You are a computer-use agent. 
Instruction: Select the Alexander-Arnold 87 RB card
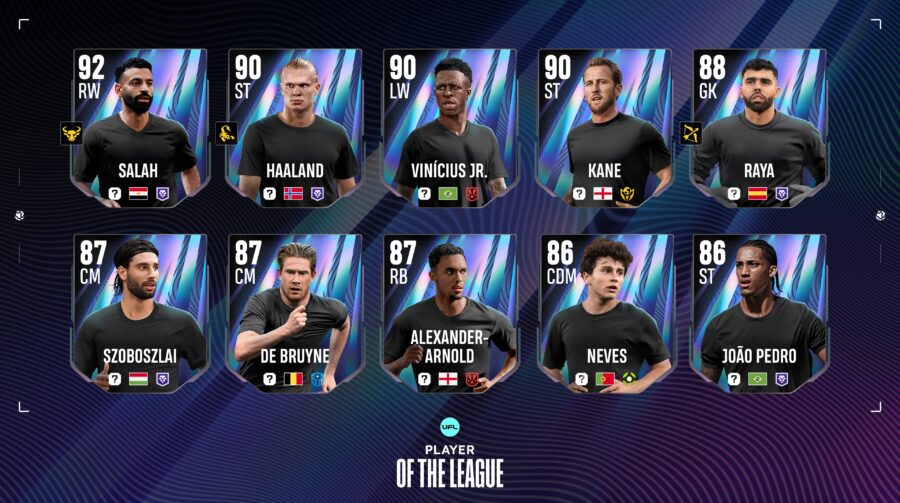[449, 313]
